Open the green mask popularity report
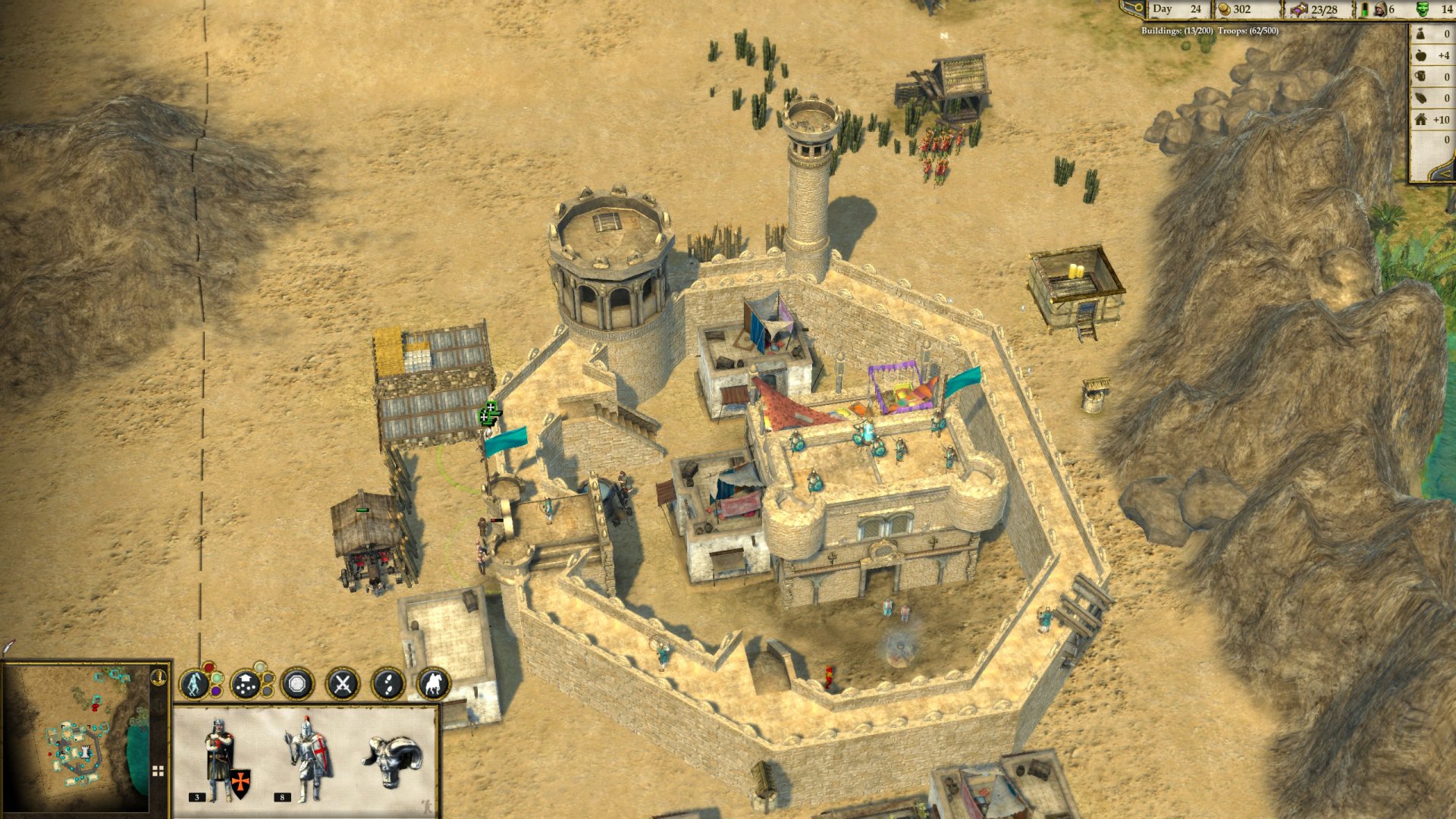 [1422, 10]
